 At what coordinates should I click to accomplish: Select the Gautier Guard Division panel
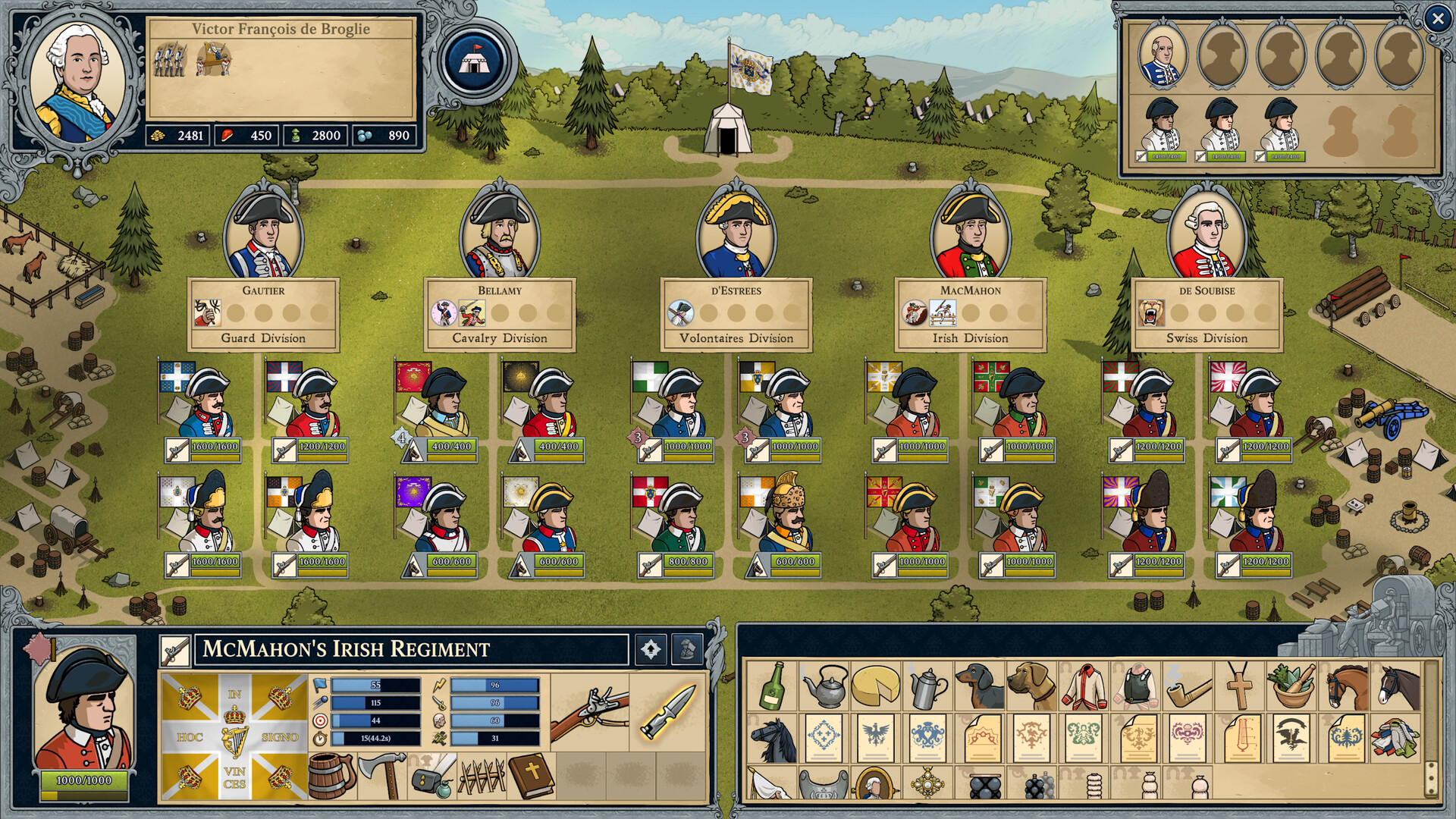pos(263,315)
